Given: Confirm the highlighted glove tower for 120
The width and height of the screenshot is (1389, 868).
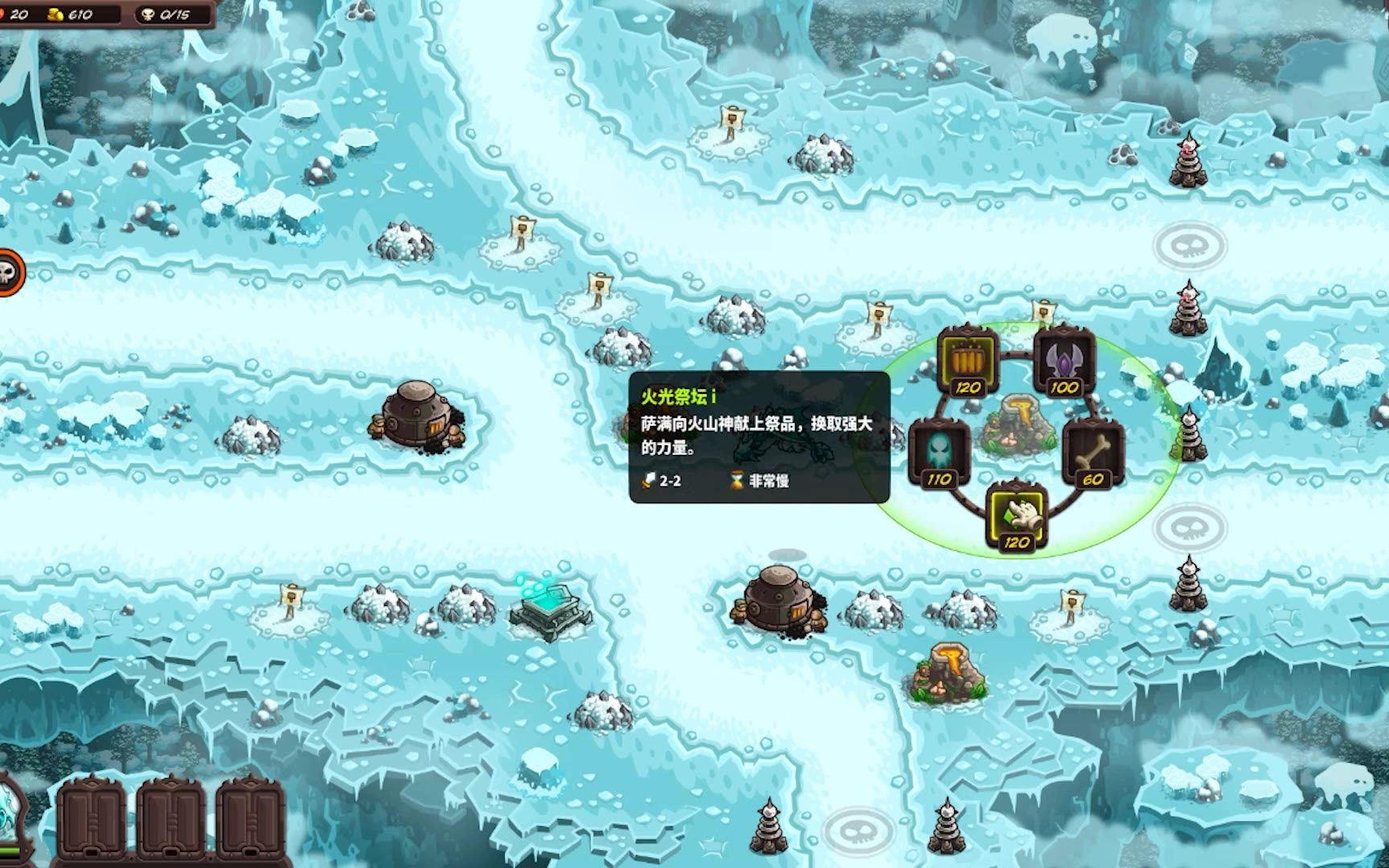Looking at the screenshot, I should pos(1017,515).
